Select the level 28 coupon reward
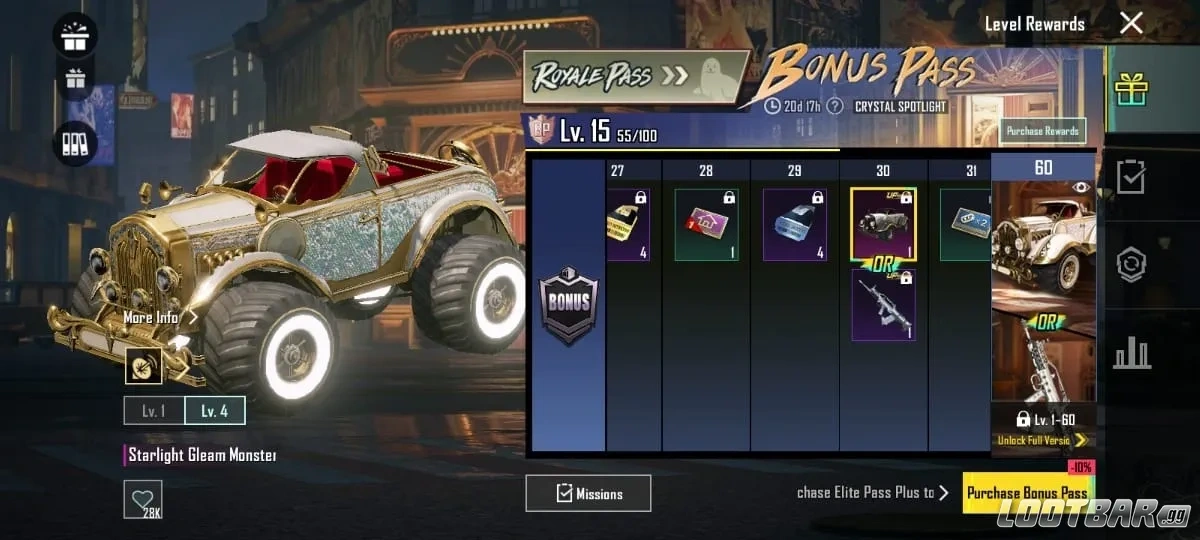This screenshot has height=540, width=1200. point(706,226)
